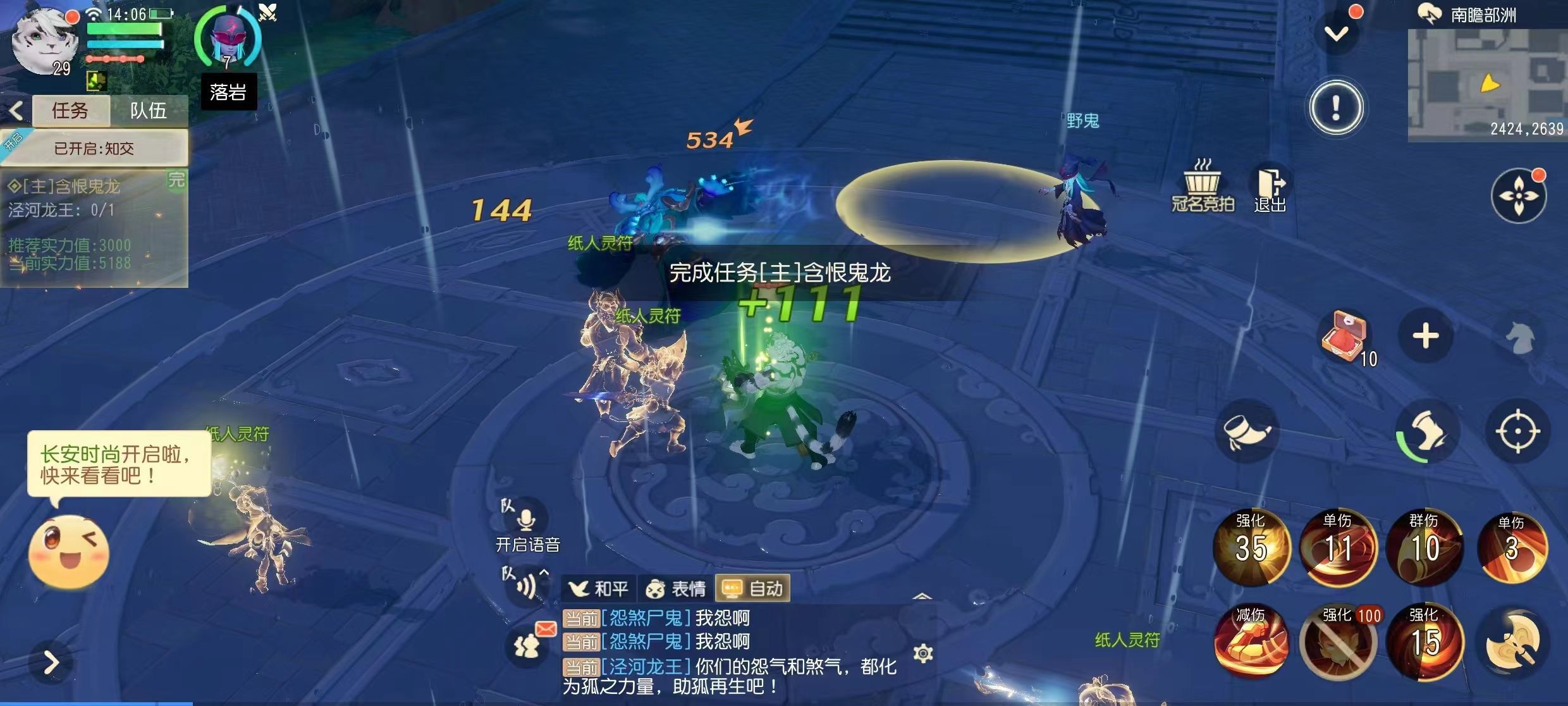This screenshot has width=1568, height=706.
Task: Switch to the 队伍 team tab
Action: (148, 111)
